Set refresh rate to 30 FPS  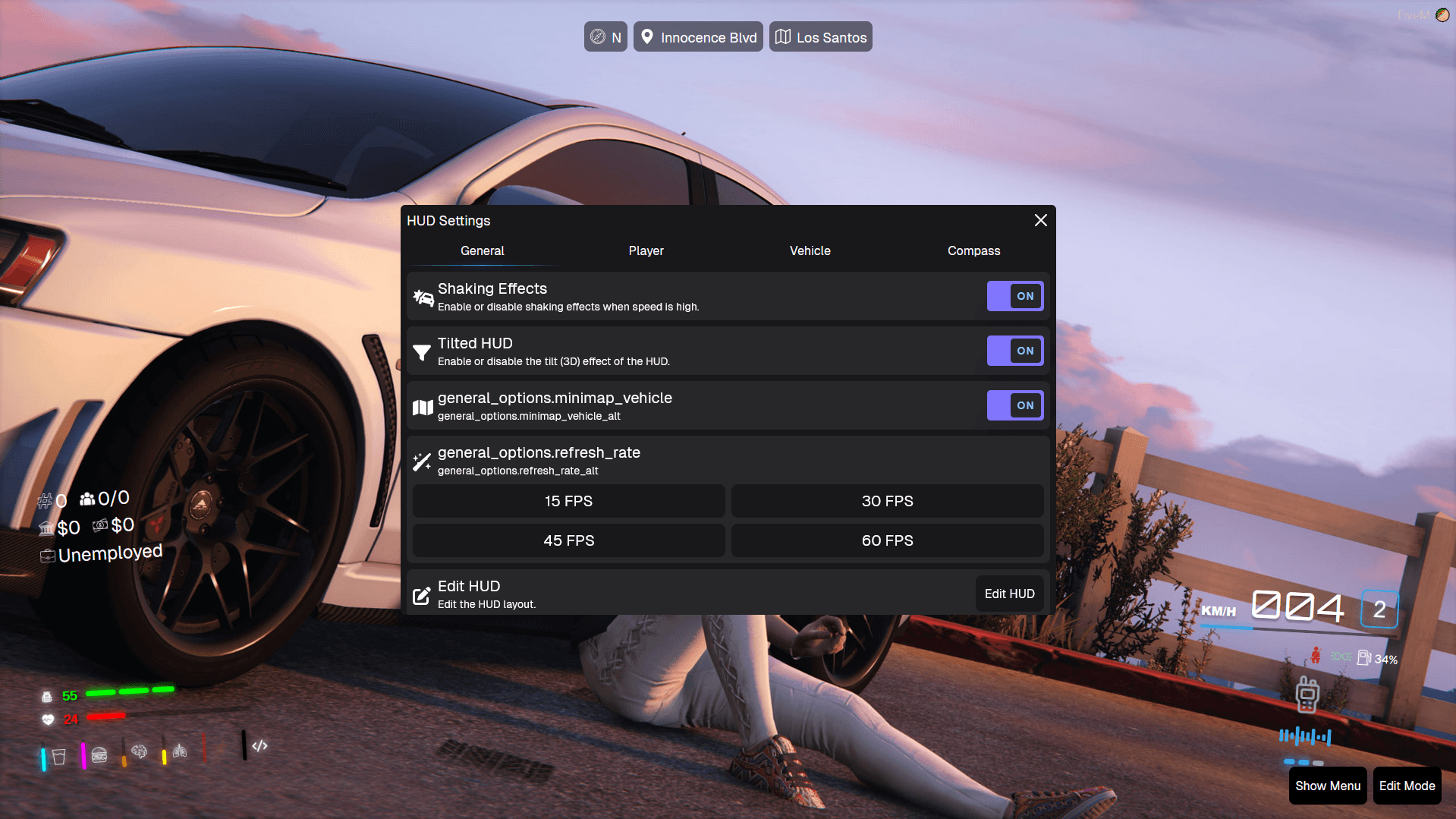tap(887, 501)
